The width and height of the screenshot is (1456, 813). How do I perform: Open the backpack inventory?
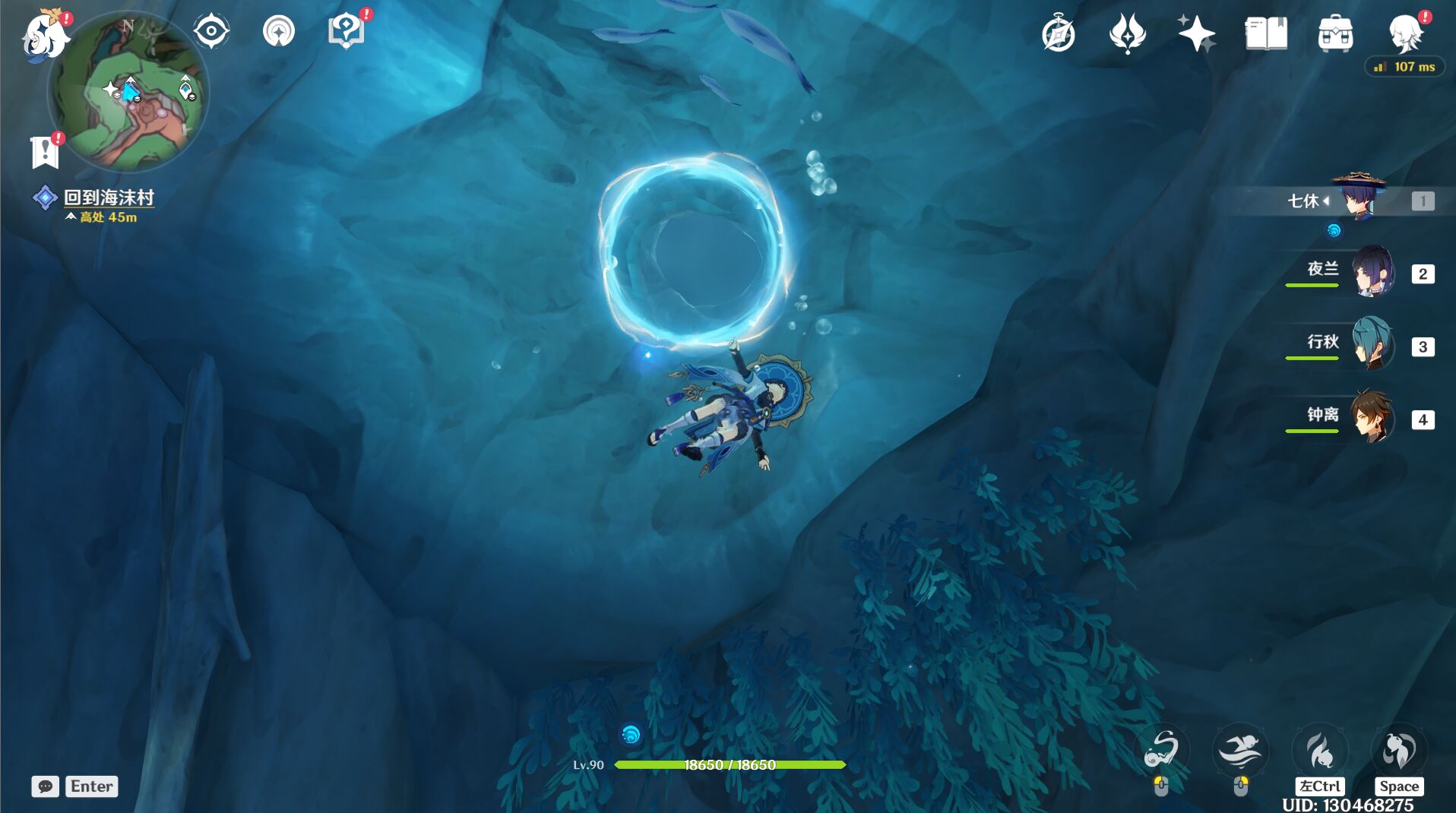coord(1335,34)
